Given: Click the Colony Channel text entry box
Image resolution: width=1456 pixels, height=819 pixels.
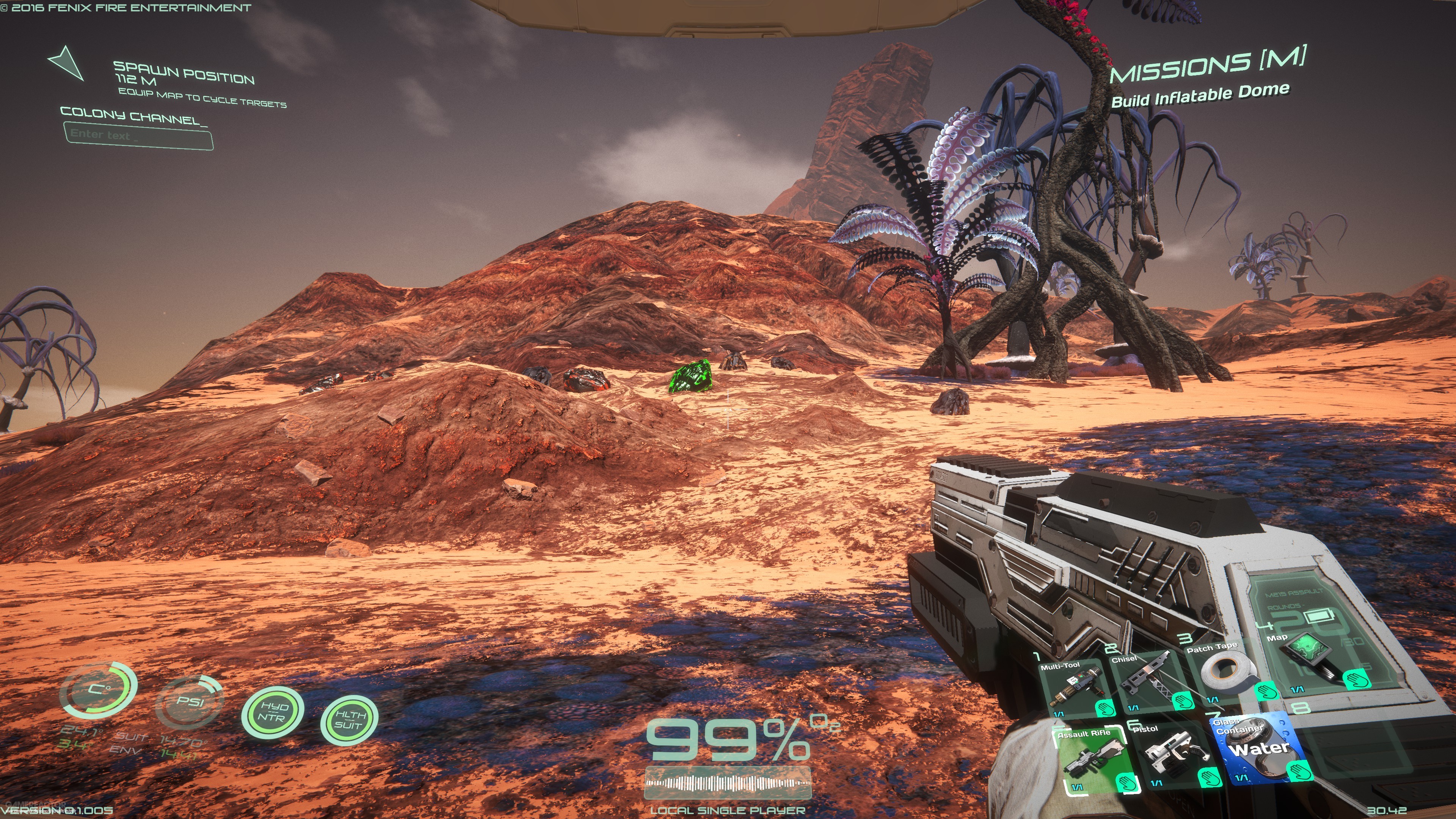Looking at the screenshot, I should (x=138, y=137).
